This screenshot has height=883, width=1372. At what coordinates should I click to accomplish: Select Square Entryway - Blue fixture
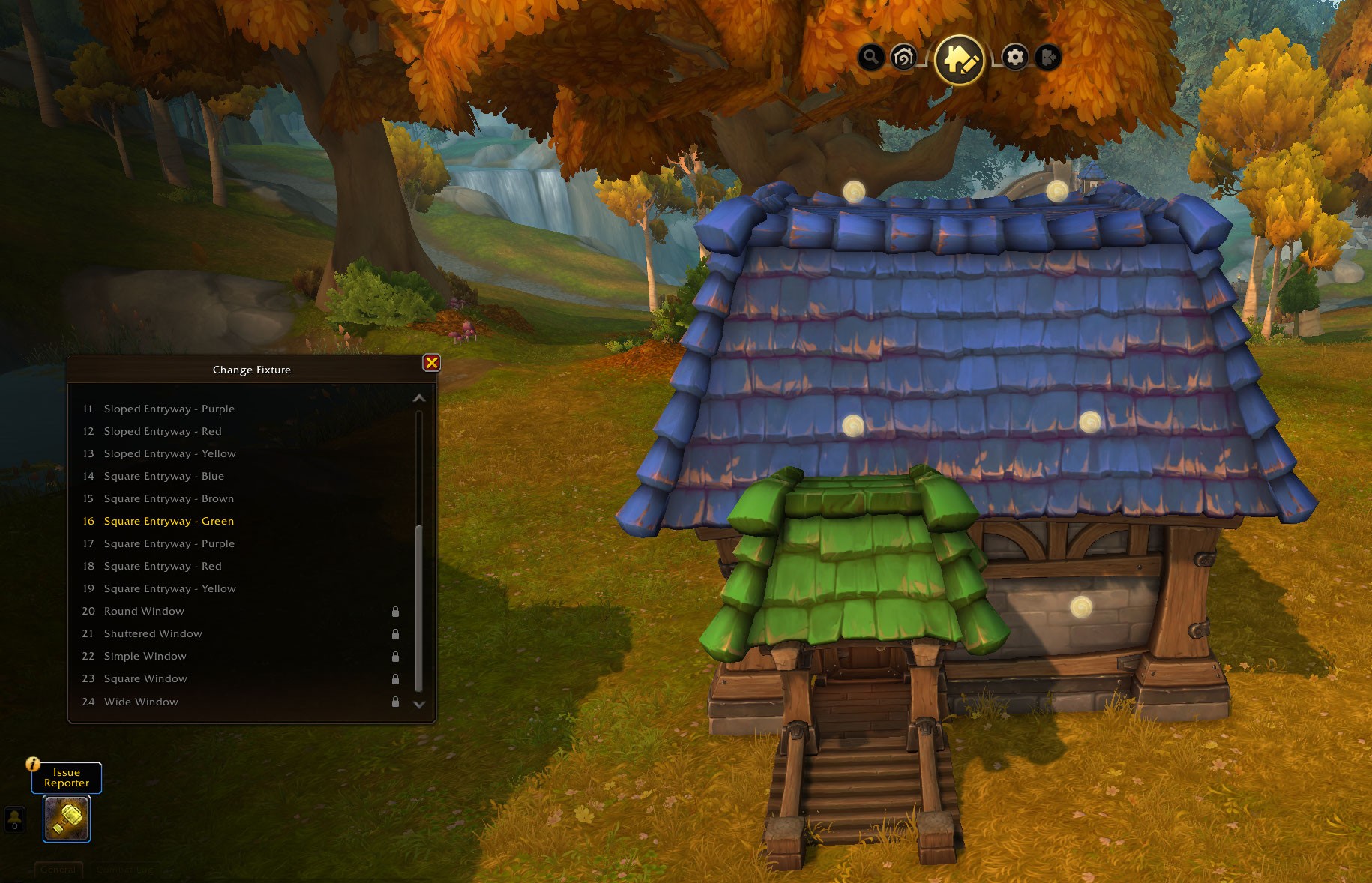163,476
